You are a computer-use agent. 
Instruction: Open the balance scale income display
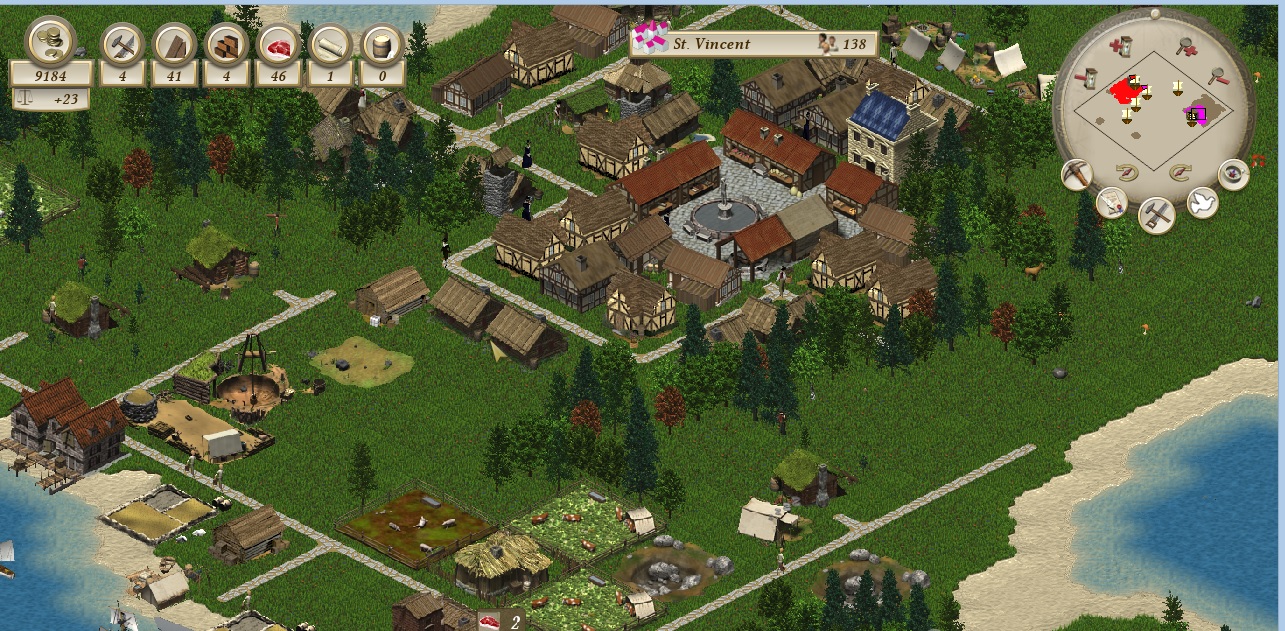(52, 98)
